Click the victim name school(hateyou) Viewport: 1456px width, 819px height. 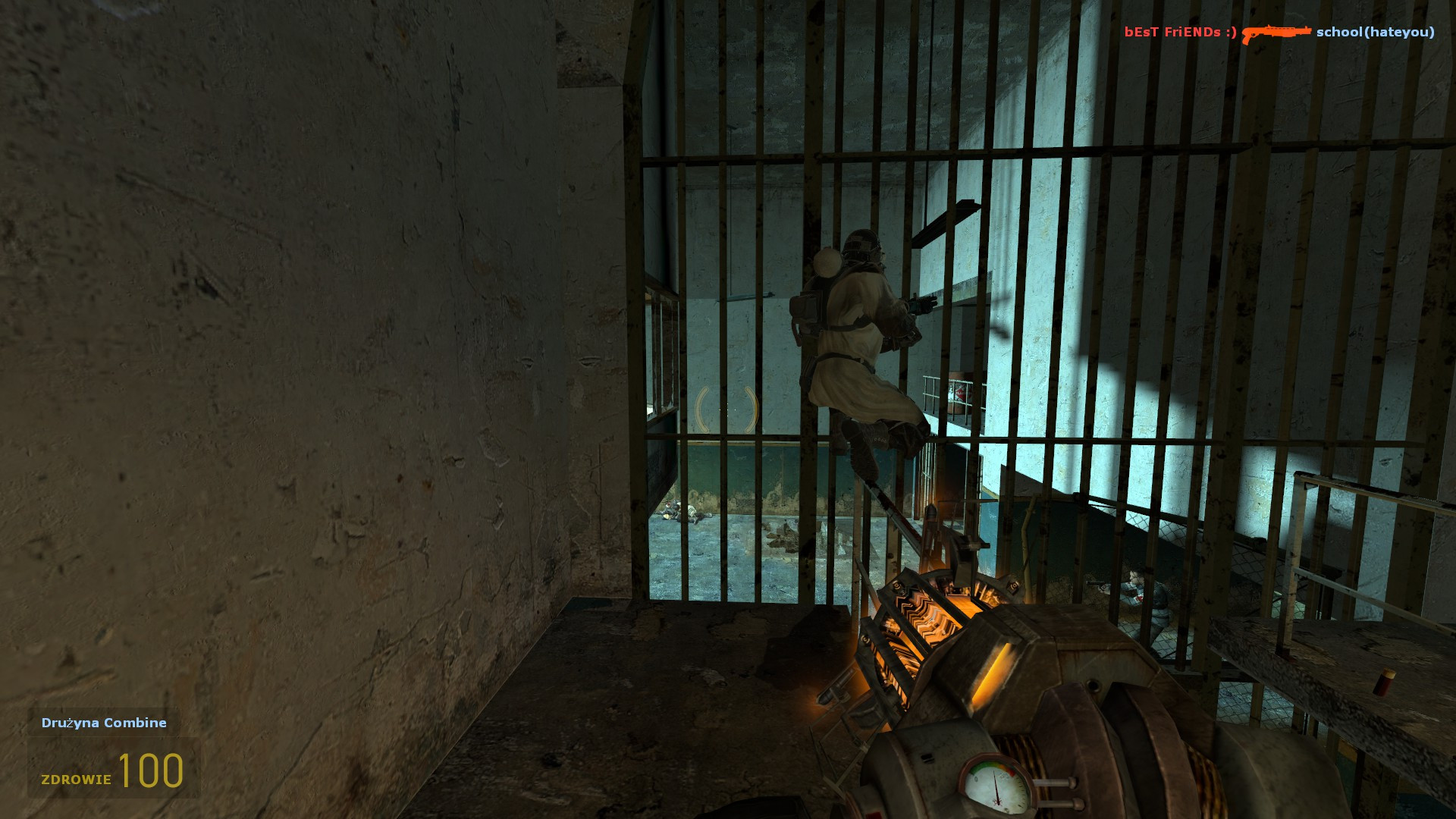pos(1374,33)
